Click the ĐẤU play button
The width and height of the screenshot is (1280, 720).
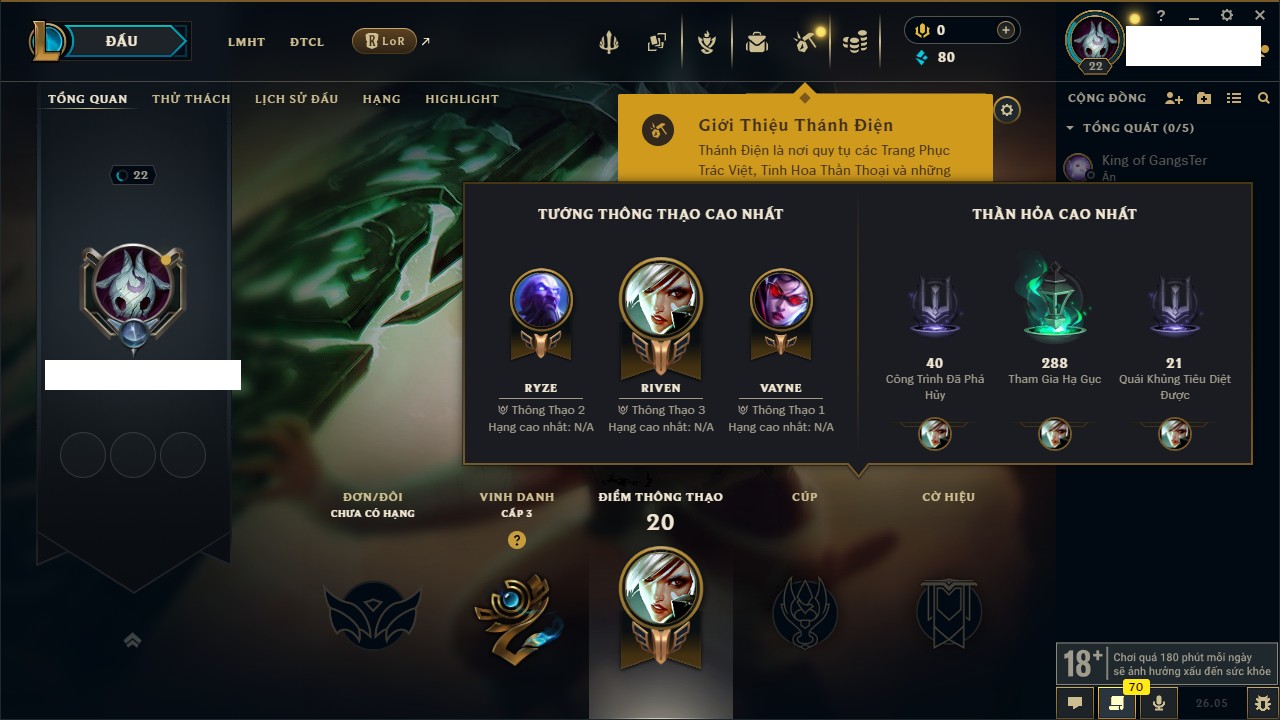(122, 41)
